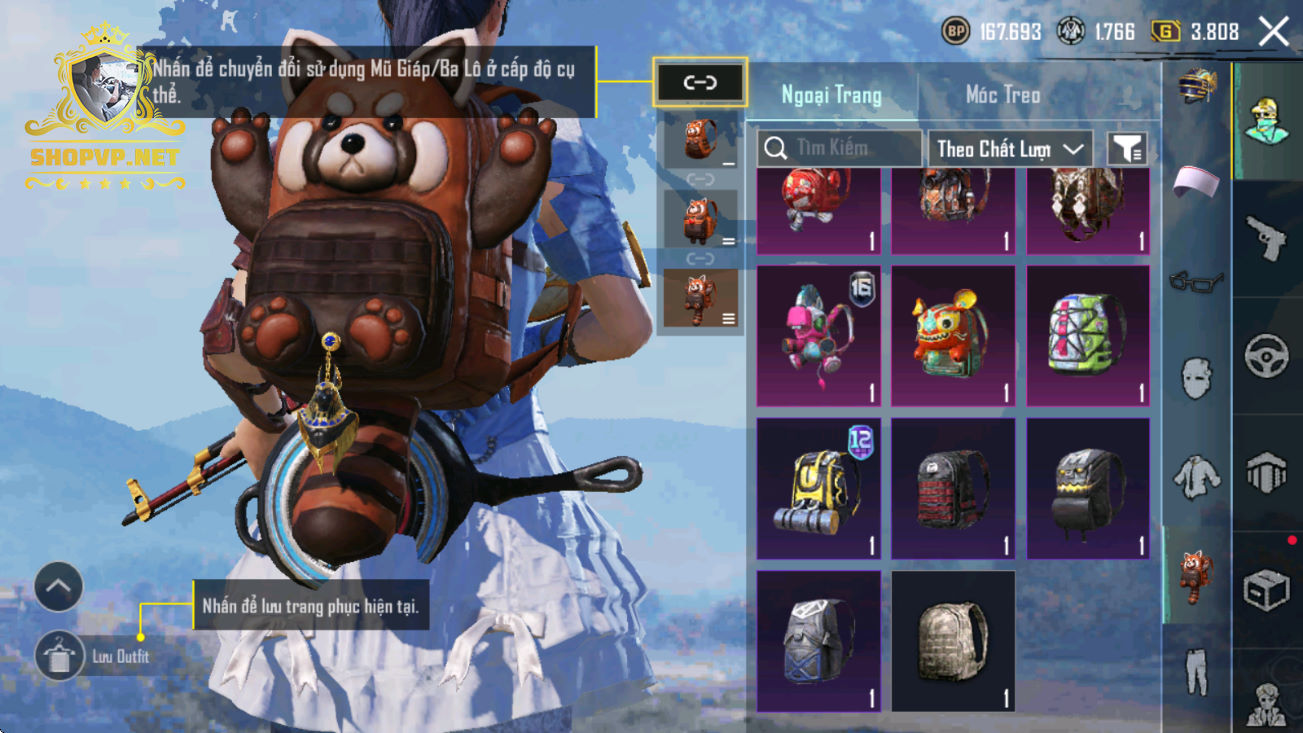The height and width of the screenshot is (733, 1303).
Task: Close the inventory with the X button
Action: tap(1274, 32)
